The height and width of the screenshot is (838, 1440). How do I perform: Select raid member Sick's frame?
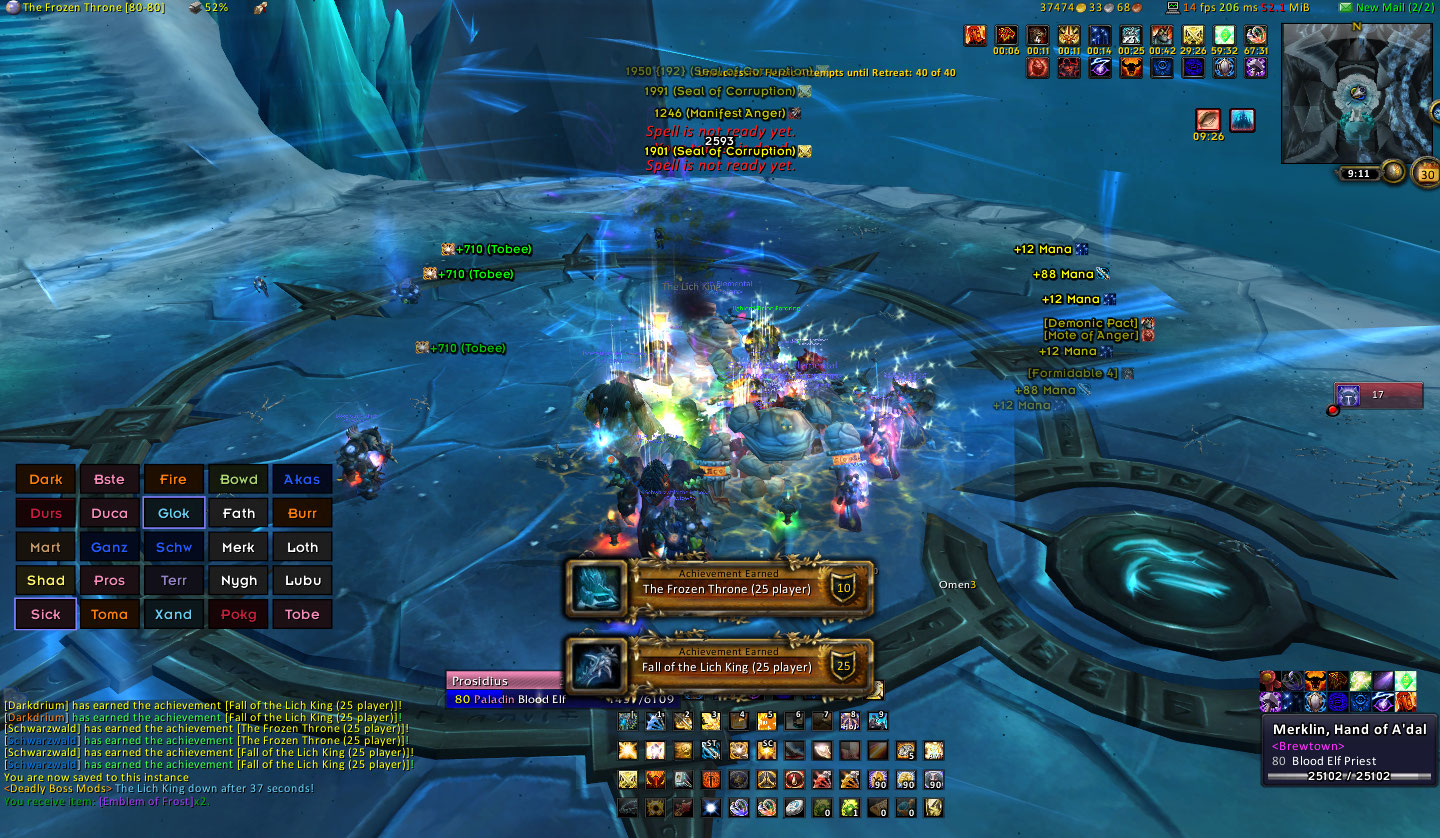click(x=46, y=614)
